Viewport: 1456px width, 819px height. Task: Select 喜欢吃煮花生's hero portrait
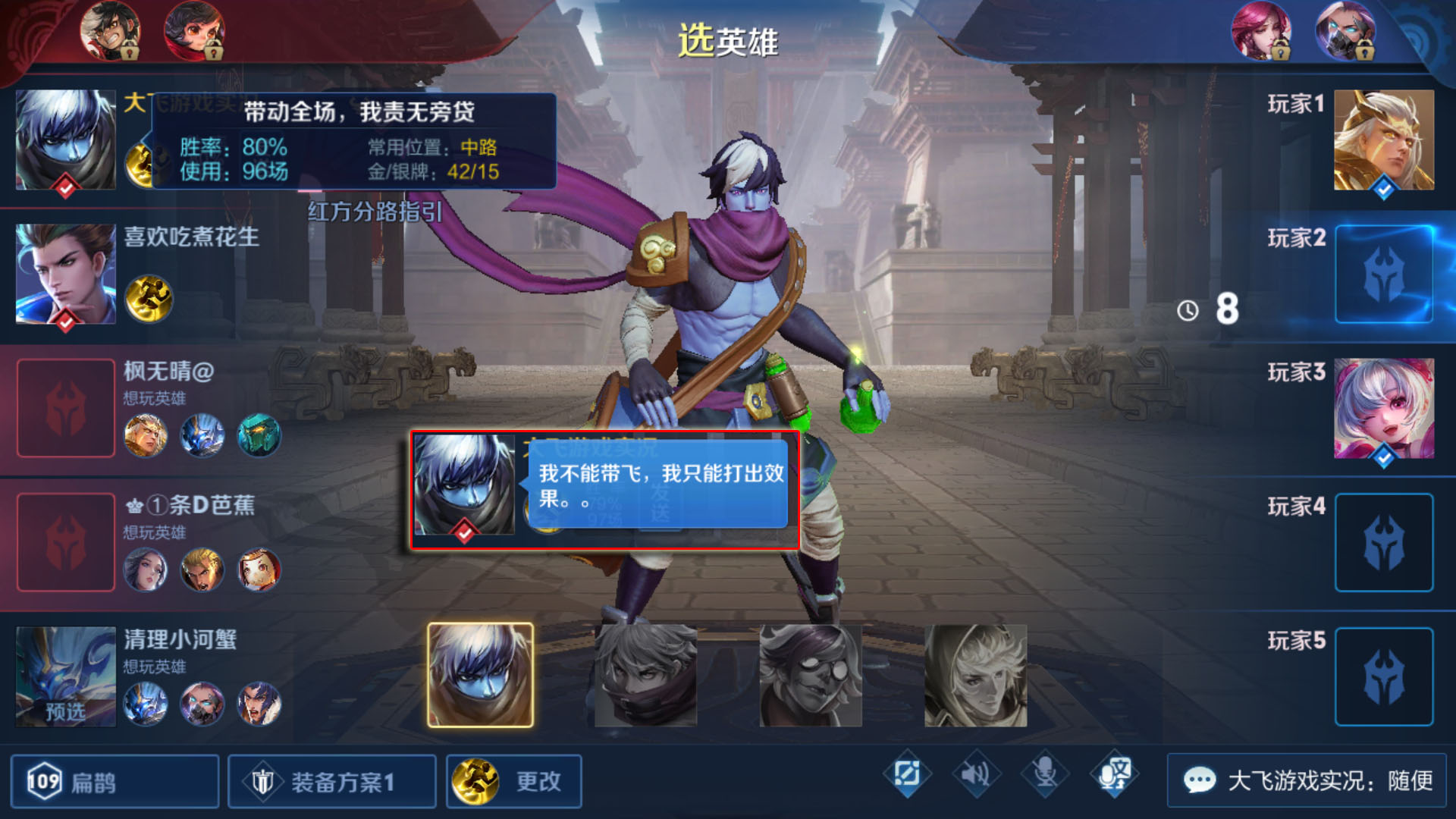pyautogui.click(x=66, y=275)
